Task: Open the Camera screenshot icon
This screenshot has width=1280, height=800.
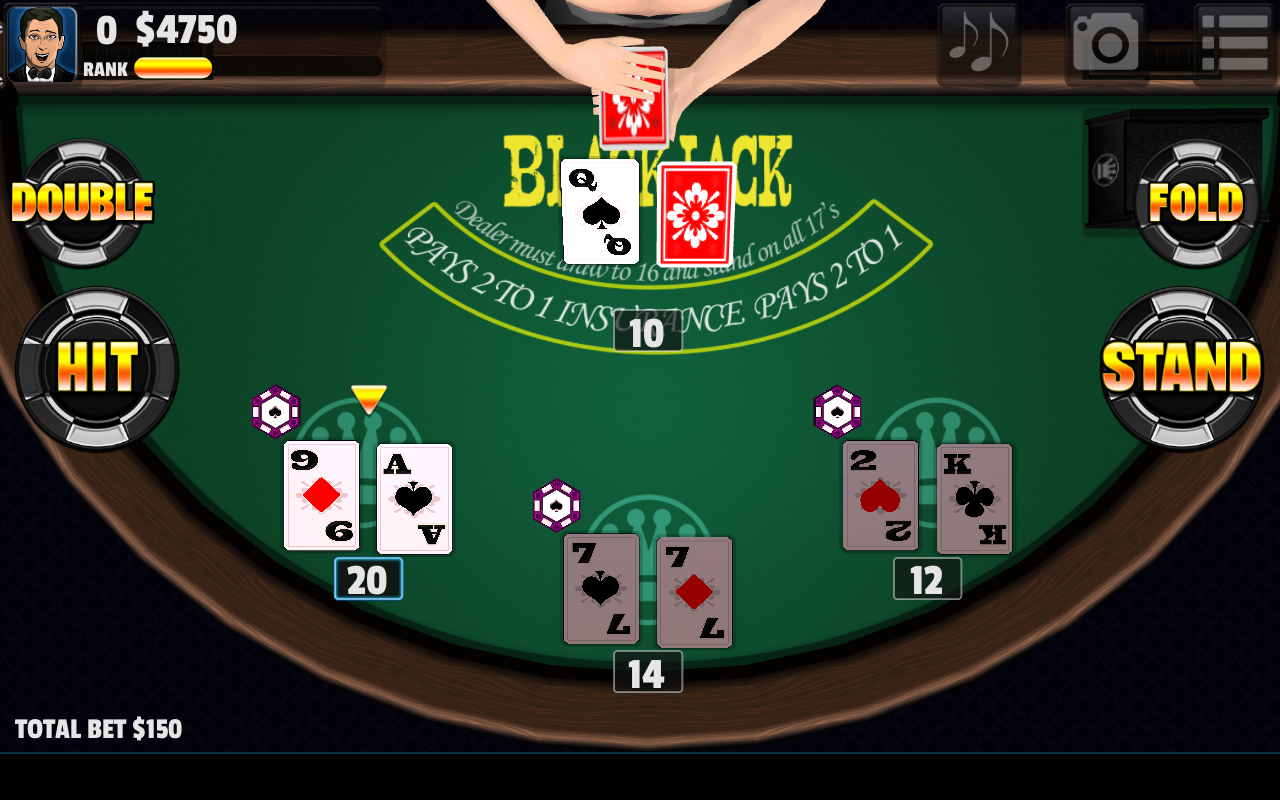Action: (x=1104, y=42)
